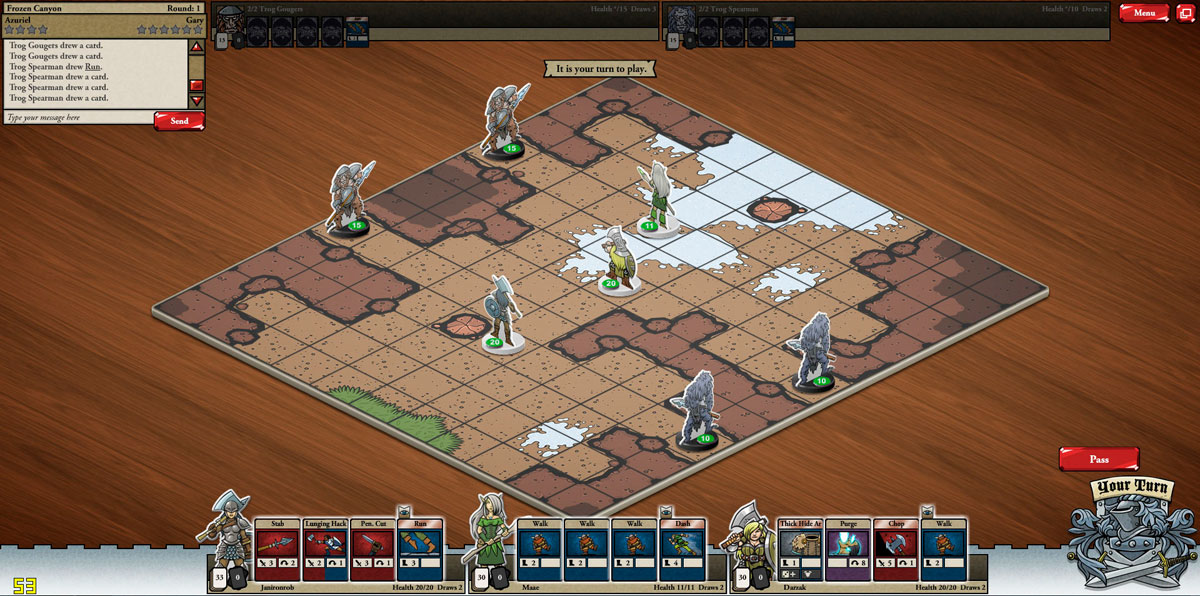Click the Trog Spearman portrait
The height and width of the screenshot is (596, 1200).
tap(683, 22)
